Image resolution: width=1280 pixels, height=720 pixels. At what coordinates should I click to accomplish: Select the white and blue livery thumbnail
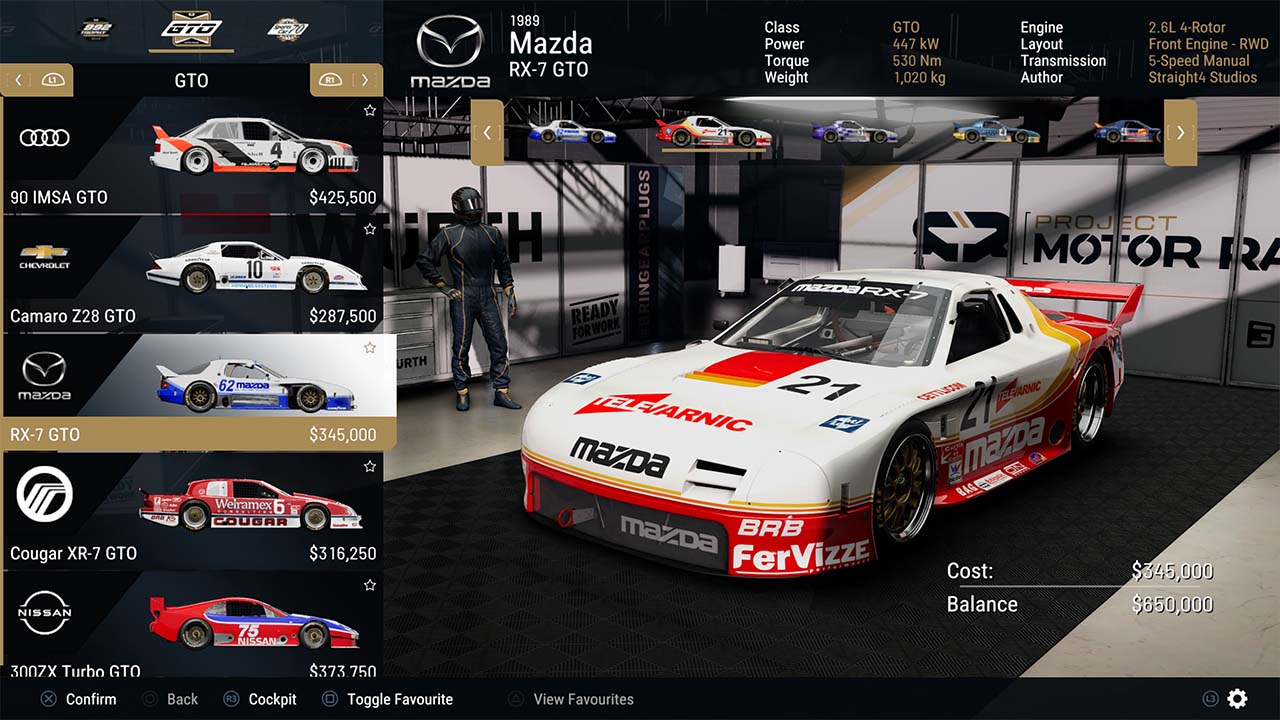572,132
